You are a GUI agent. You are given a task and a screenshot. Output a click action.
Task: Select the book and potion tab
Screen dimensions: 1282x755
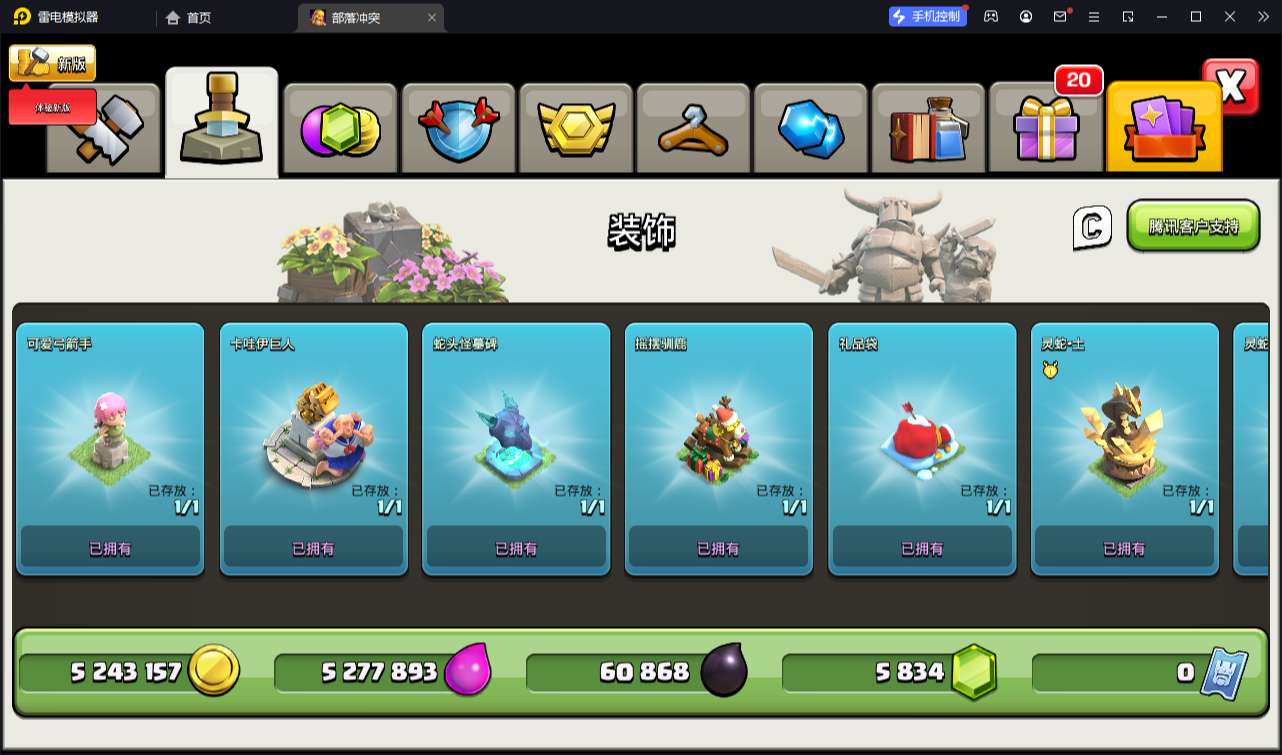point(928,130)
